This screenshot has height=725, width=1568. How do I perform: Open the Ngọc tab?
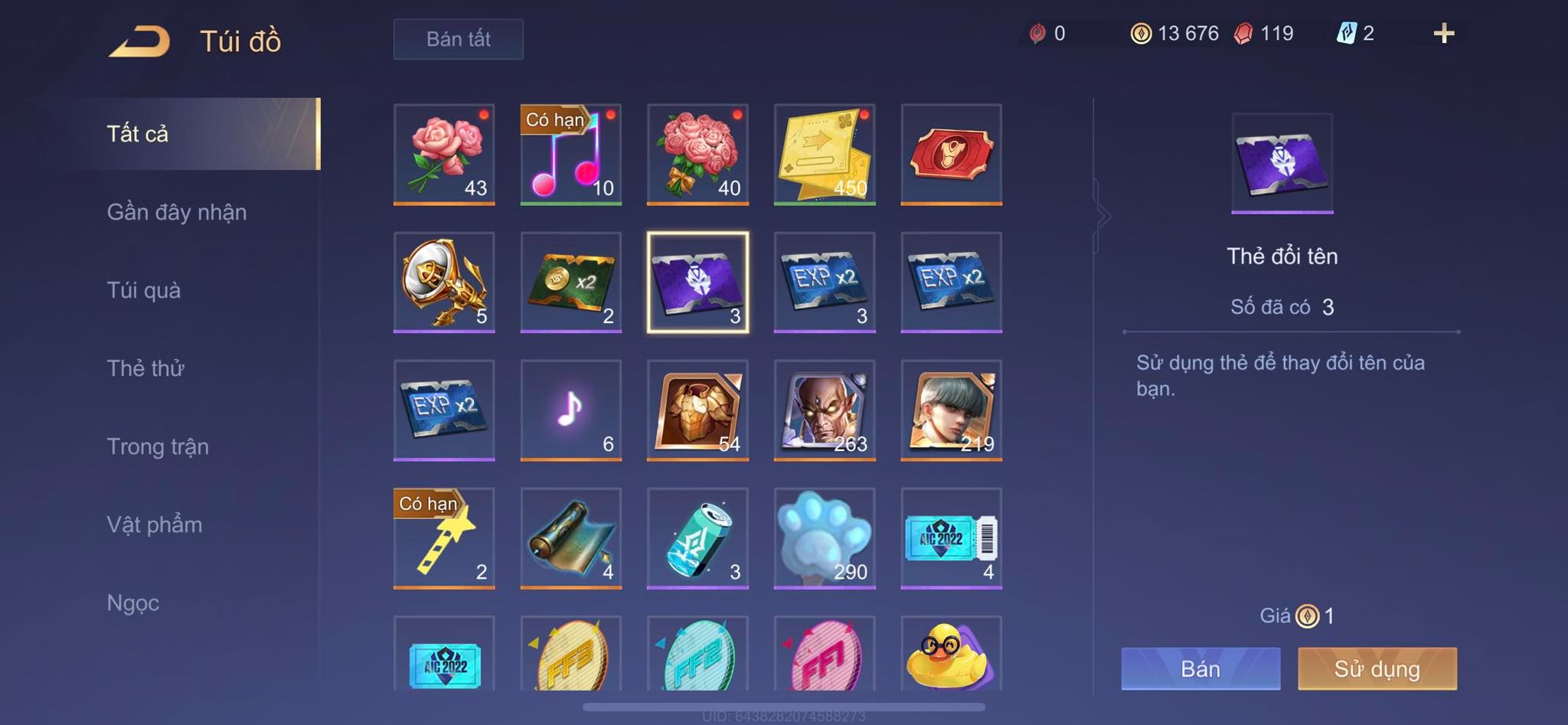point(133,603)
